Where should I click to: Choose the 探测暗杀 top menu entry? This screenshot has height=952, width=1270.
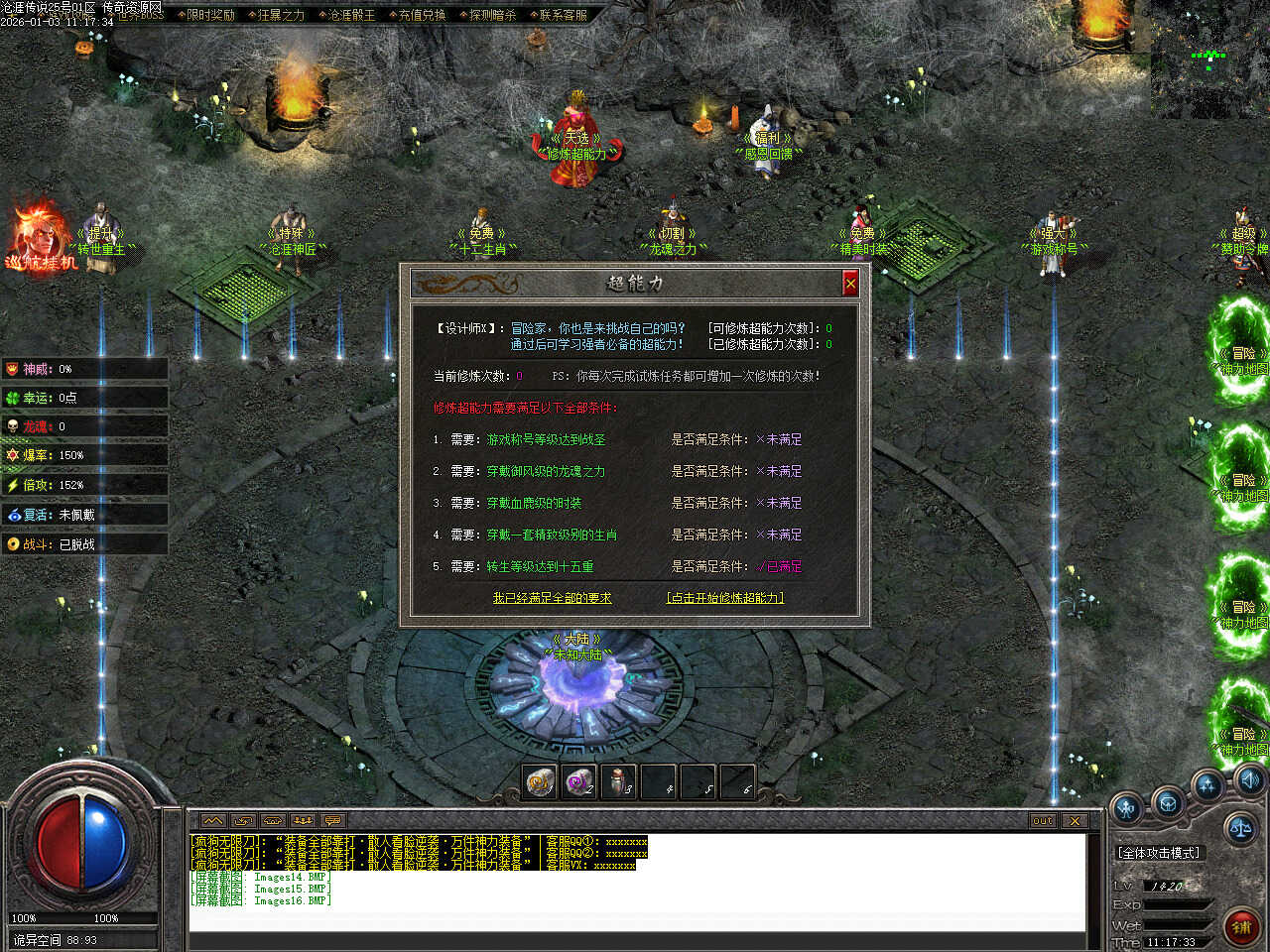(x=492, y=15)
